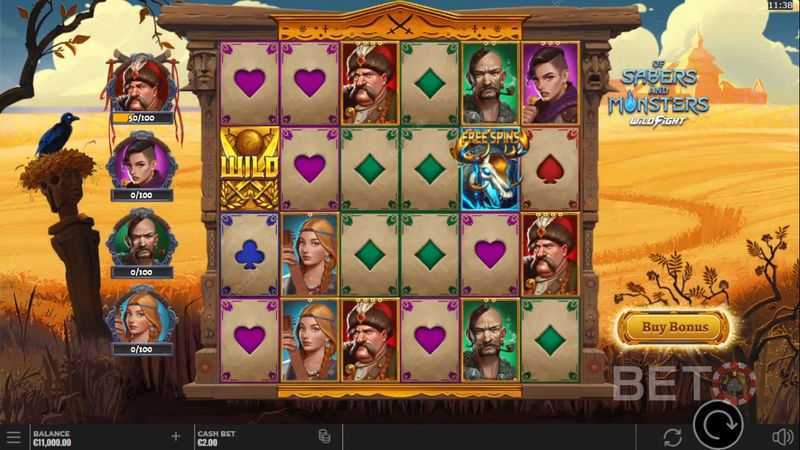This screenshot has height=450, width=800.
Task: Spin the reels with the circular arrow button
Action: pos(718,427)
